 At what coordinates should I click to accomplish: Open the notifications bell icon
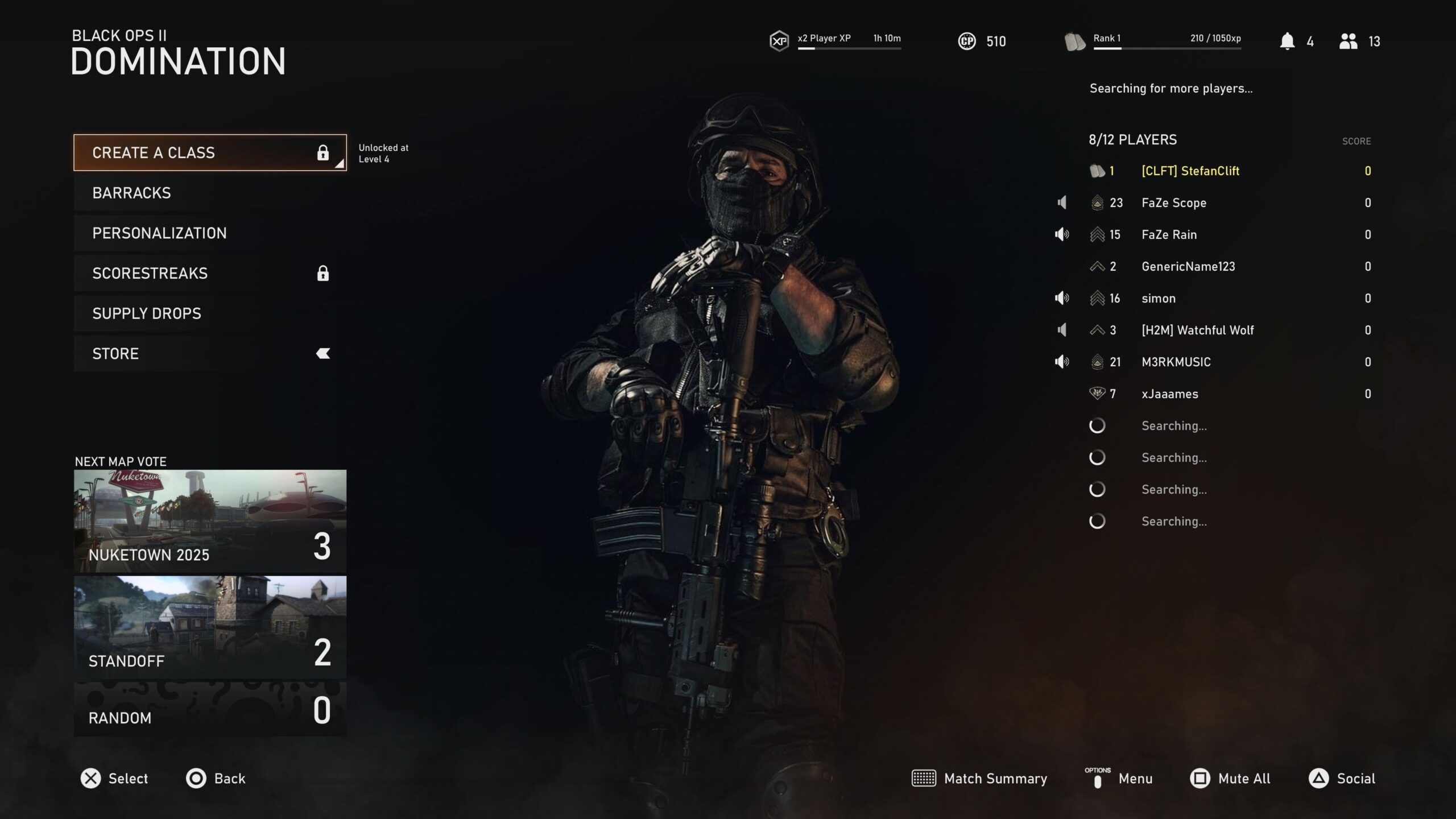pyautogui.click(x=1289, y=40)
